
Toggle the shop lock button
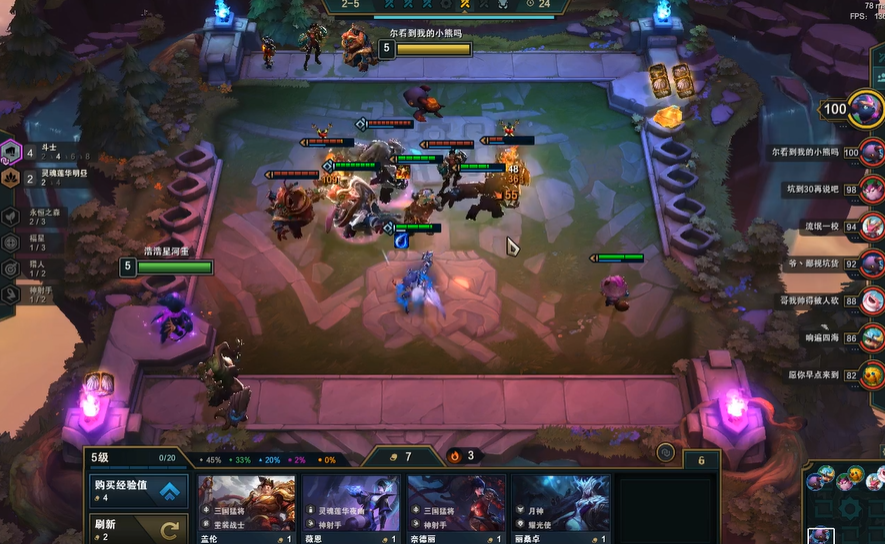pos(665,453)
